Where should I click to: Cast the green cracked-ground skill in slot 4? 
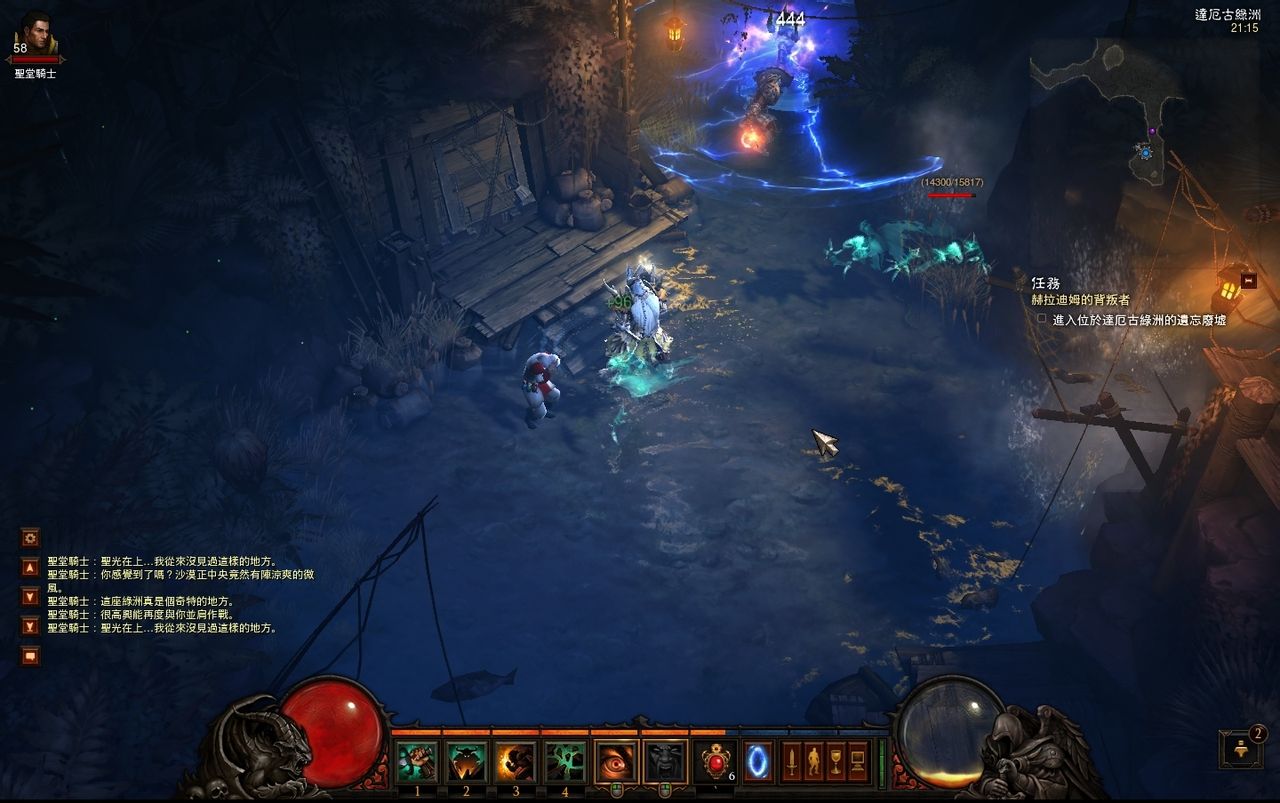(x=565, y=762)
